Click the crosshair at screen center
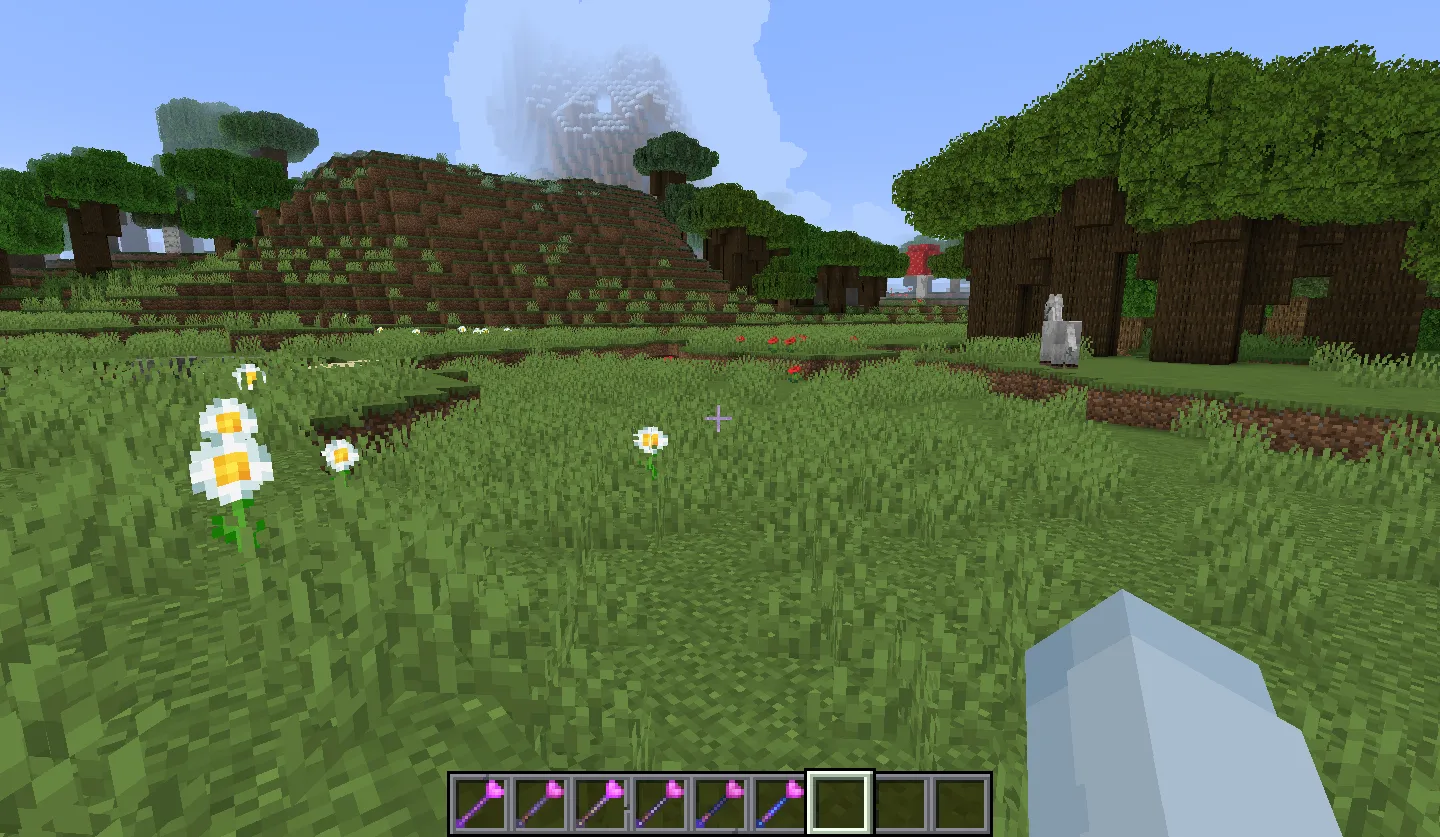This screenshot has height=837, width=1440. pyautogui.click(x=718, y=419)
